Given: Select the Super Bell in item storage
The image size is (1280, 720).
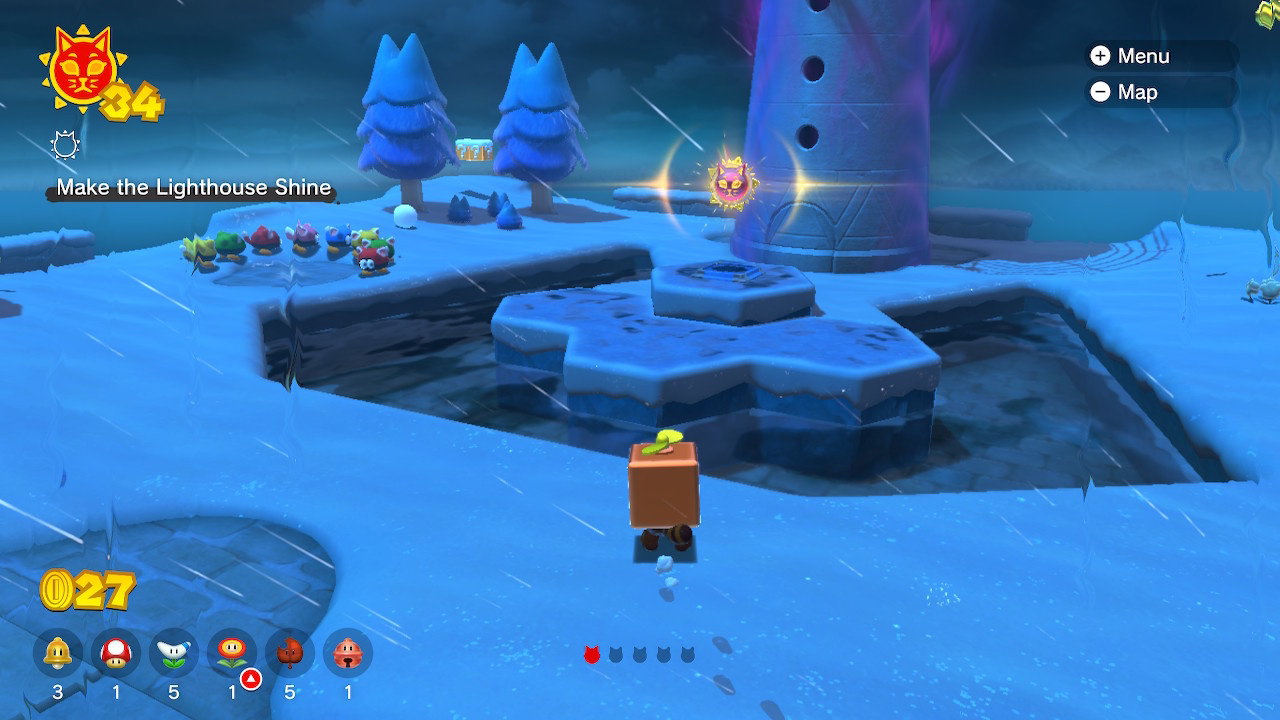Looking at the screenshot, I should coord(57,654).
